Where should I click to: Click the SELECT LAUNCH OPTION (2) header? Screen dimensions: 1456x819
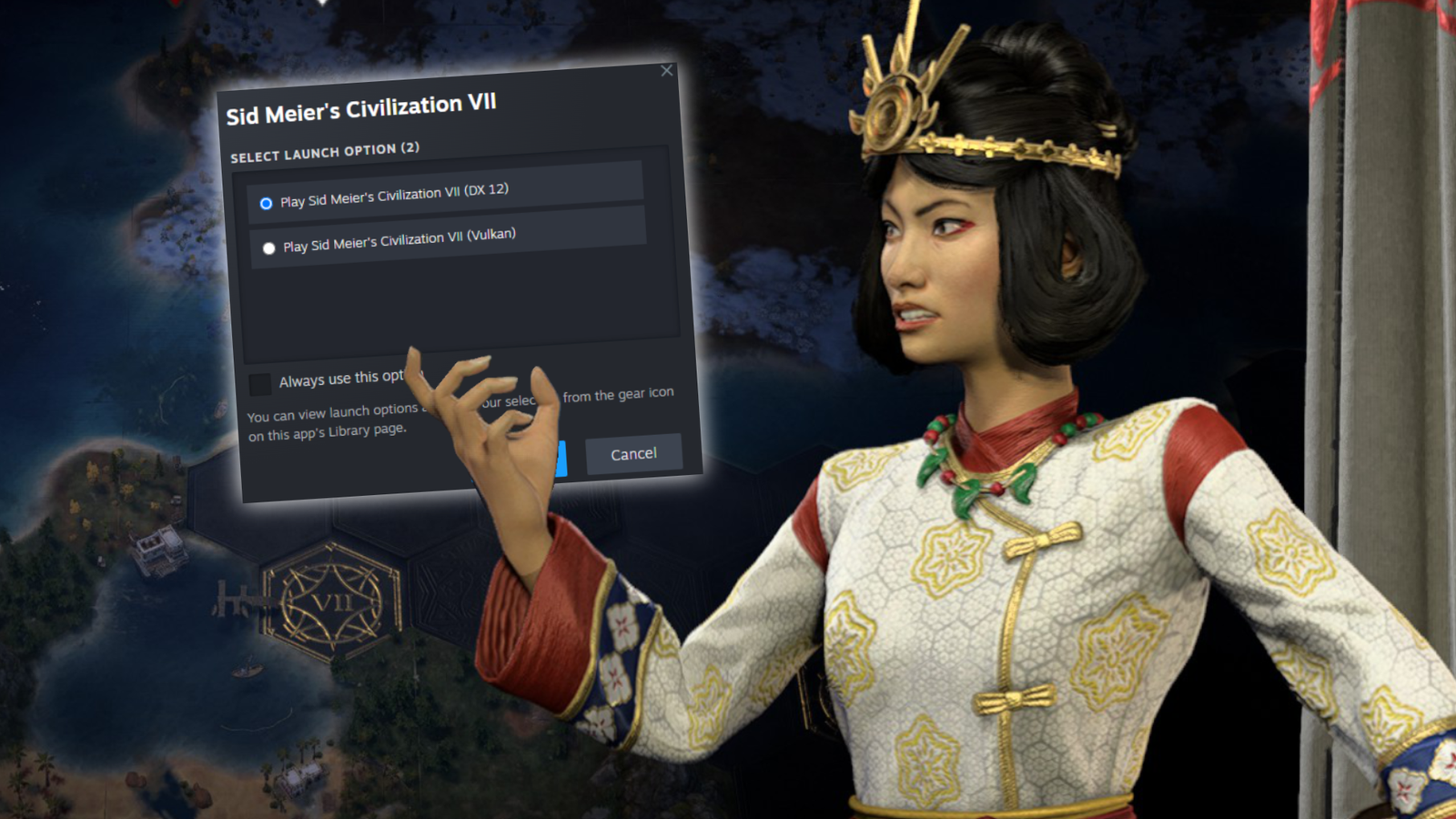click(326, 151)
